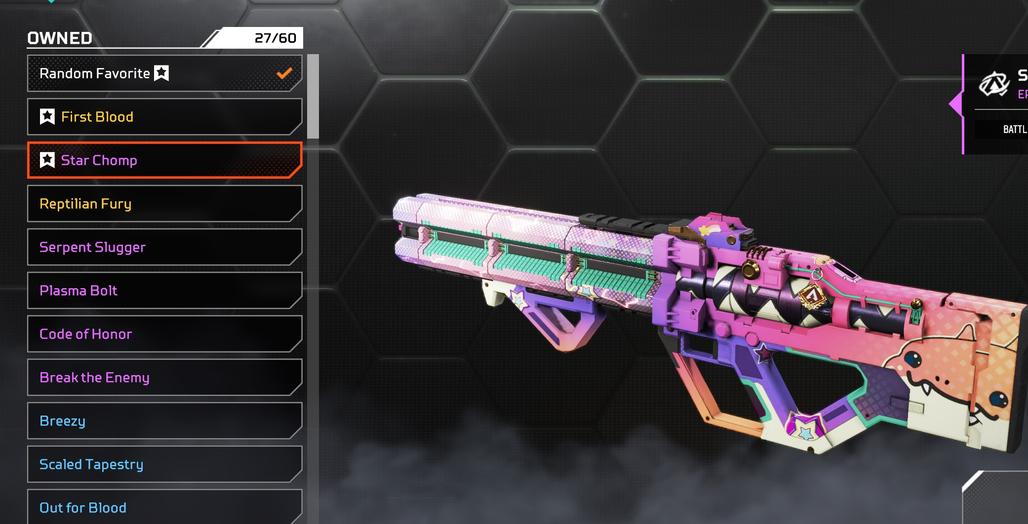Pick the Reptilian Fury skin
The width and height of the screenshot is (1028, 524).
pyautogui.click(x=164, y=204)
